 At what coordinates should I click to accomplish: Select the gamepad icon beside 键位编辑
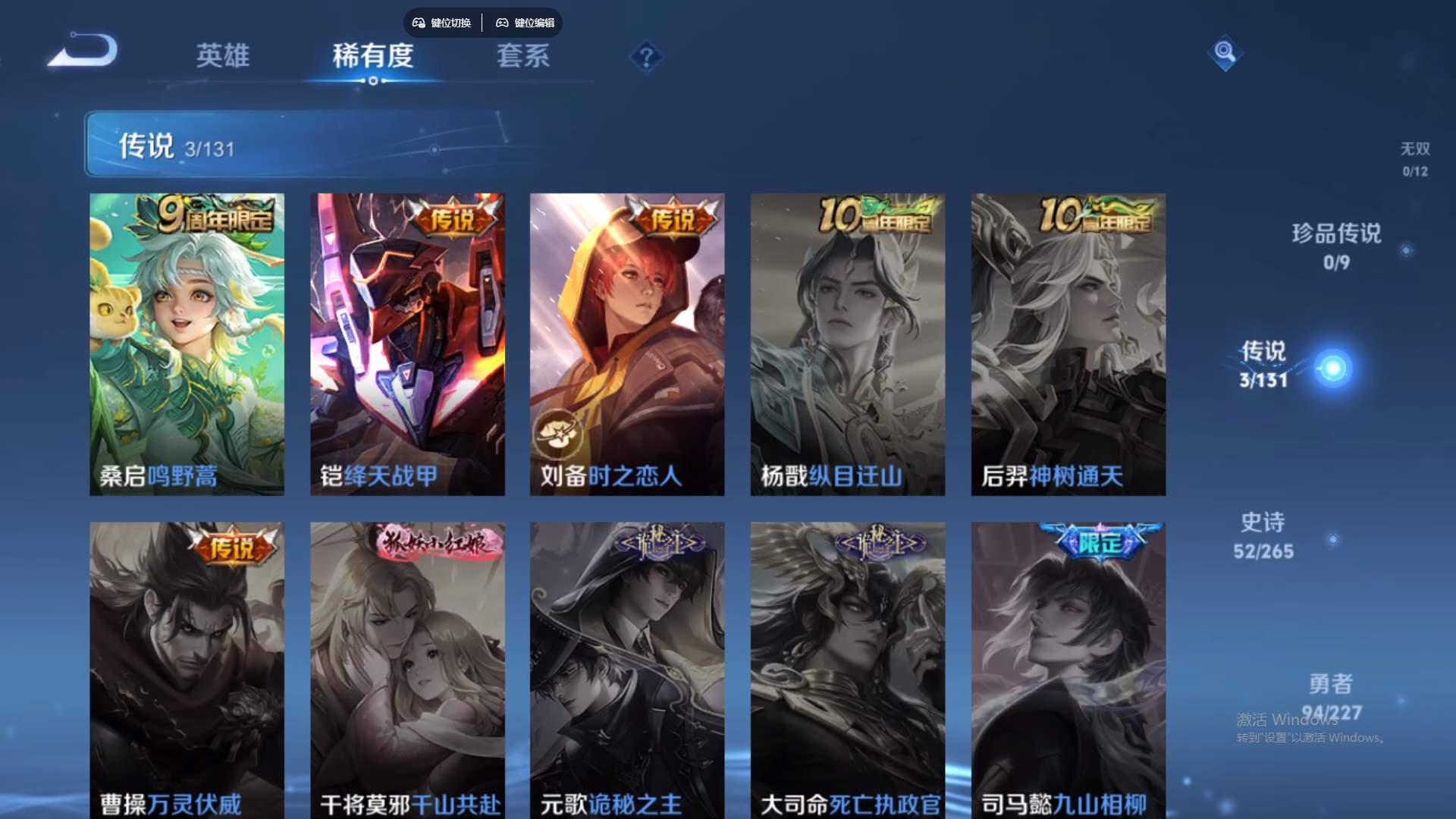502,23
